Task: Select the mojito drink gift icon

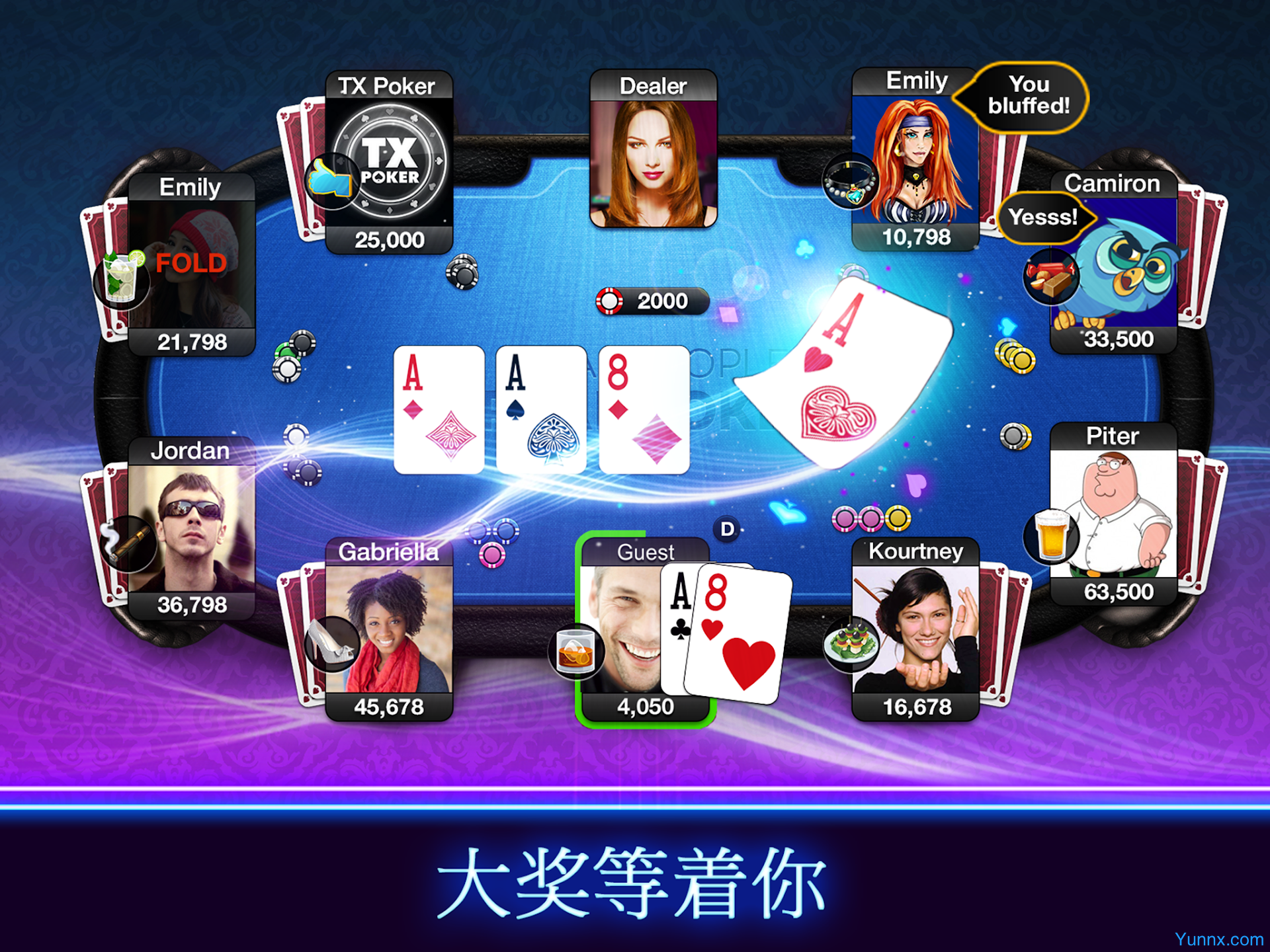Action: 121,281
